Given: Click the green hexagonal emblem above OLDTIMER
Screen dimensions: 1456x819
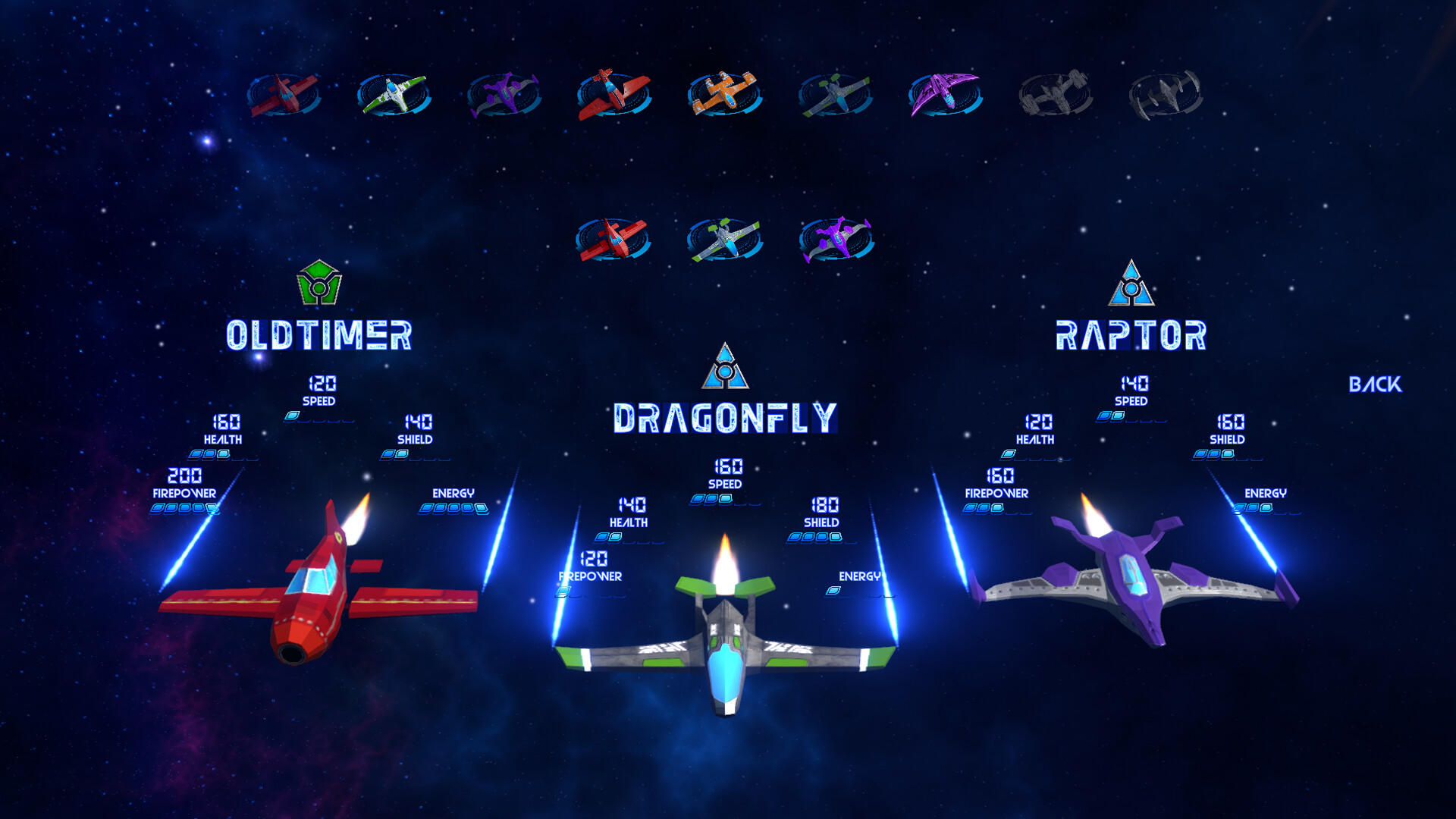Looking at the screenshot, I should click(x=318, y=281).
